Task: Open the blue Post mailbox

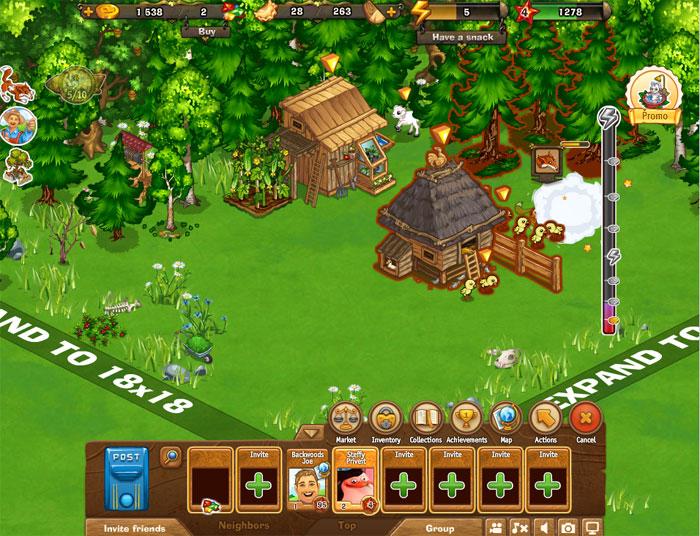Action: point(126,479)
